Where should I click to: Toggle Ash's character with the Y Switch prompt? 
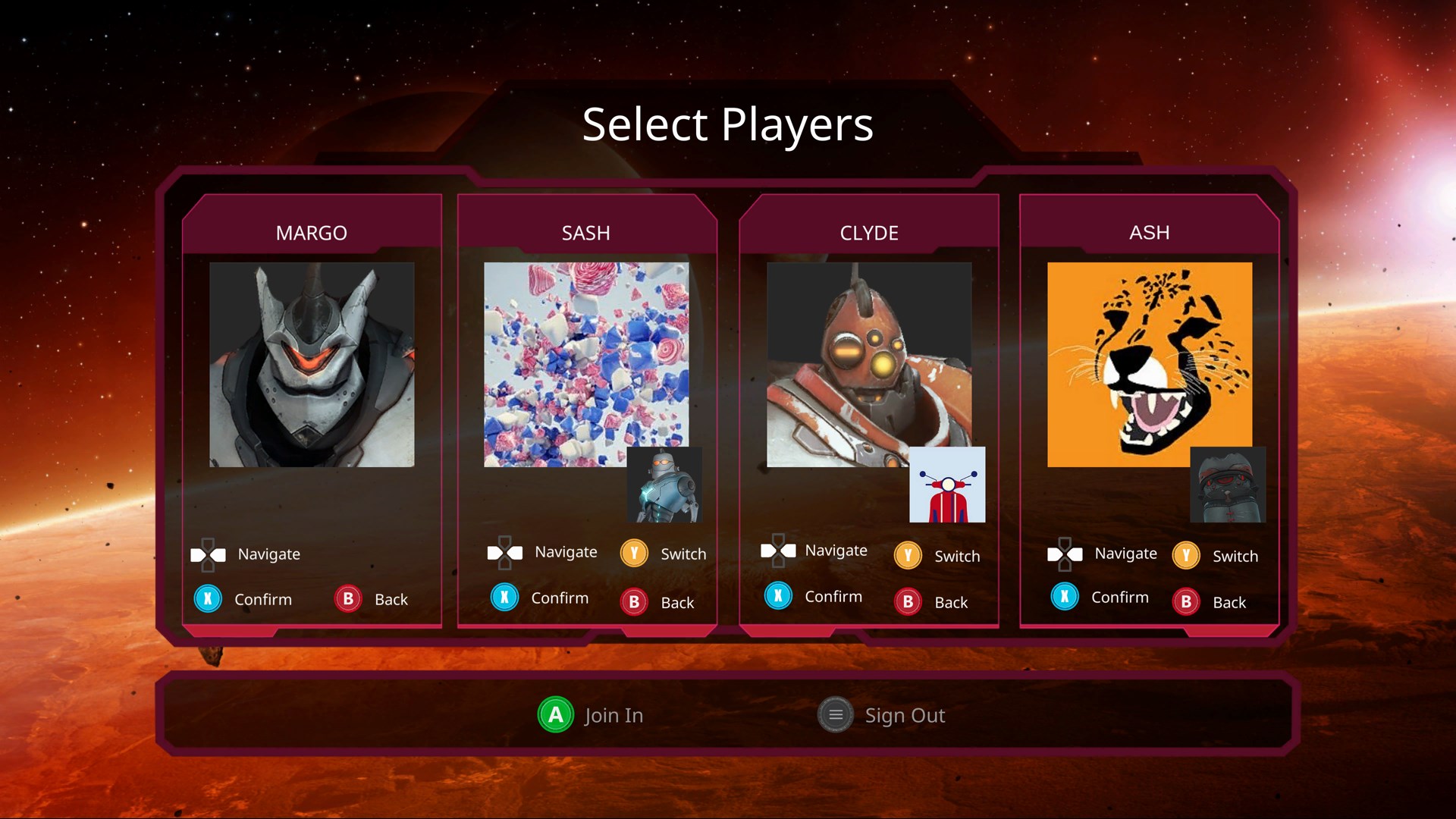click(x=1185, y=555)
